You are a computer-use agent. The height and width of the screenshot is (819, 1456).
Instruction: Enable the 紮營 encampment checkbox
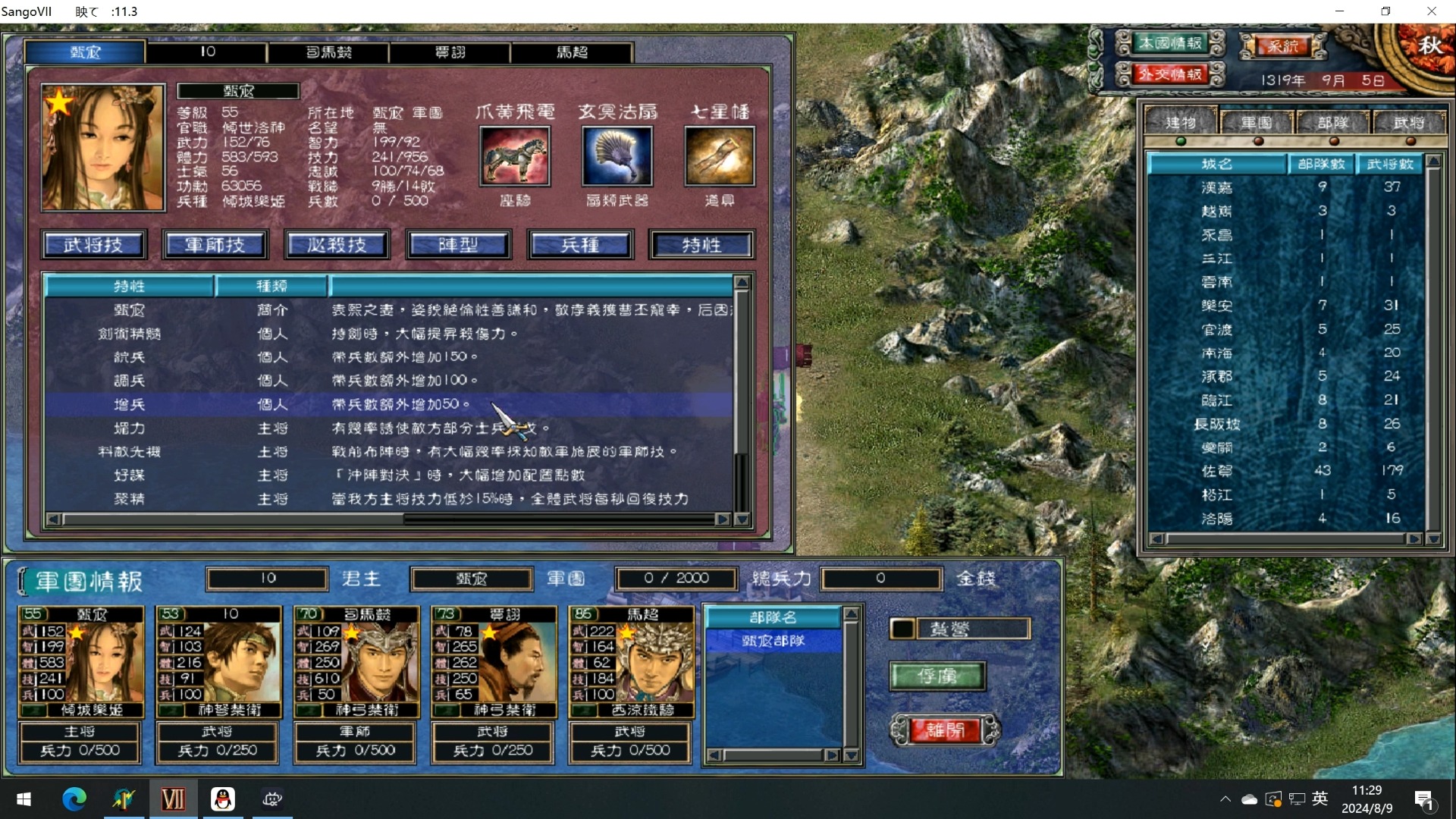click(903, 628)
